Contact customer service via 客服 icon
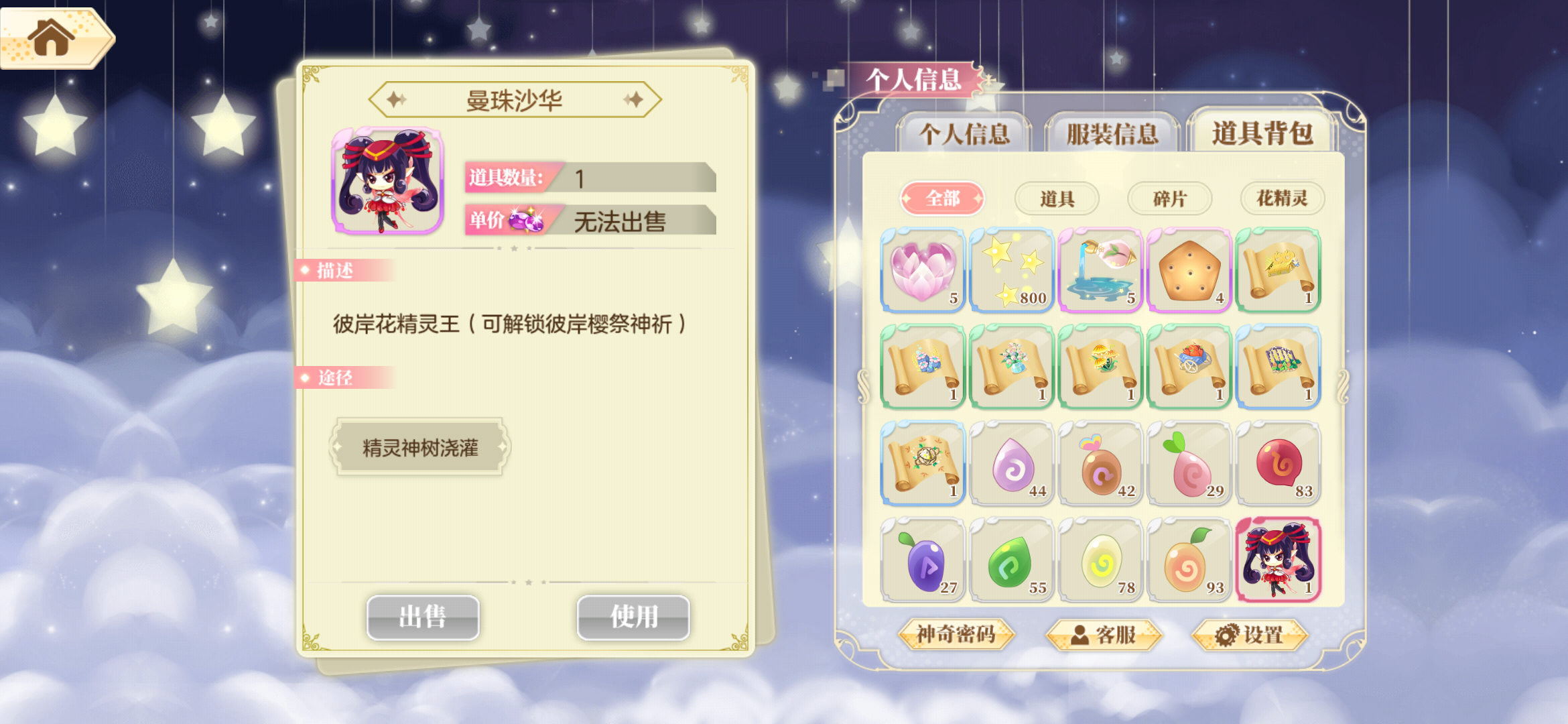 [1106, 636]
